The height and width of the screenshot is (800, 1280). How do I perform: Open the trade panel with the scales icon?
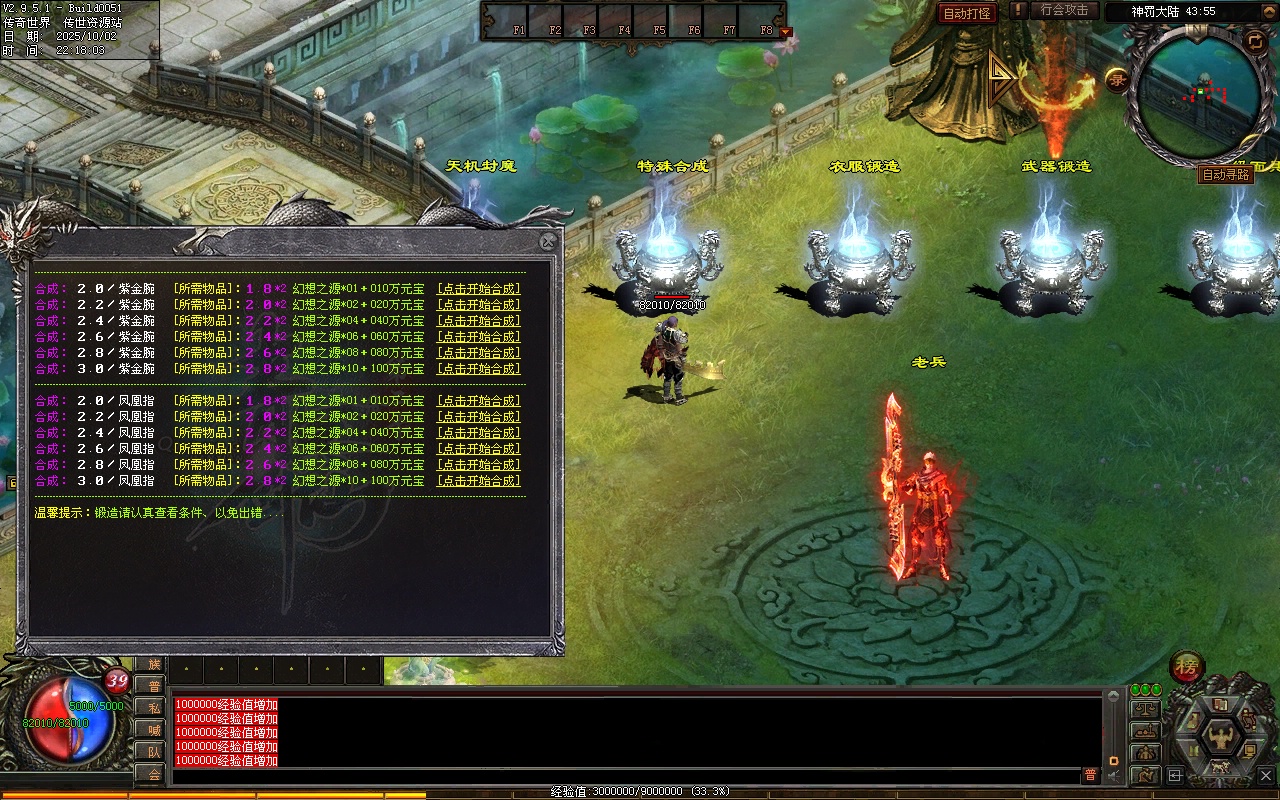(1145, 709)
